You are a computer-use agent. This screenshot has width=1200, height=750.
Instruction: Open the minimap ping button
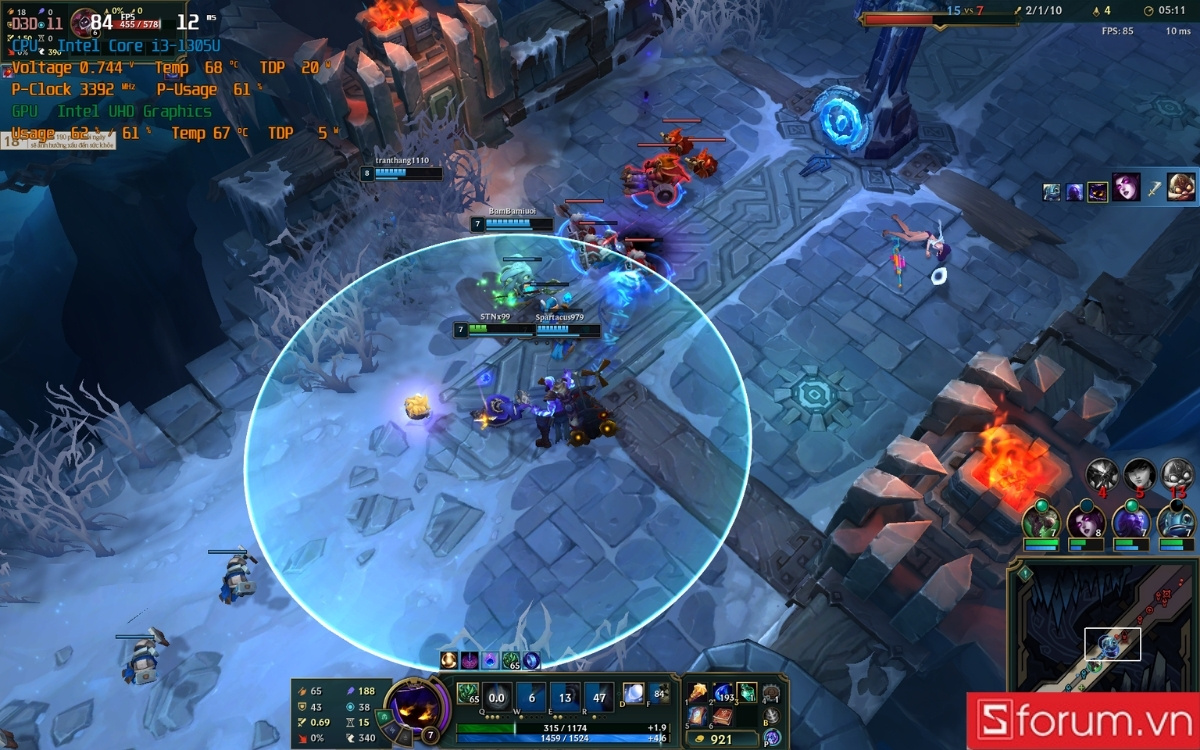(1025, 573)
